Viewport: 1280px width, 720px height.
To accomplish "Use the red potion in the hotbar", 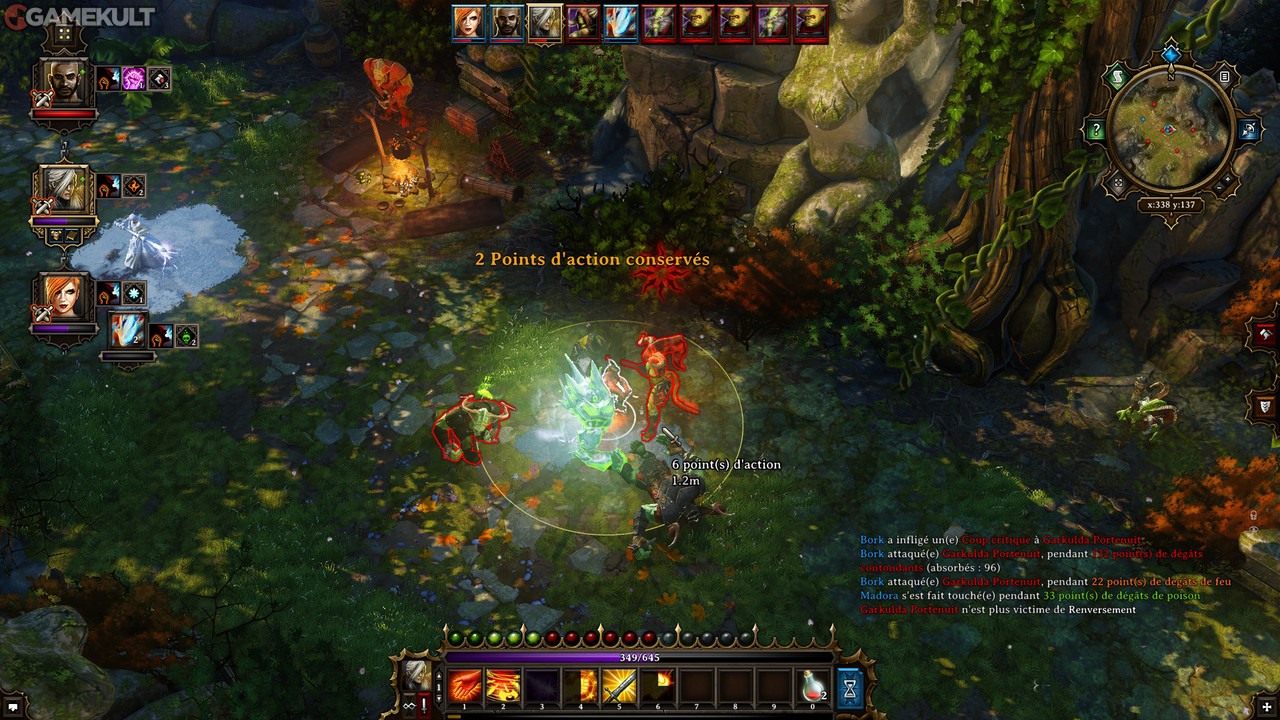I will pos(812,686).
